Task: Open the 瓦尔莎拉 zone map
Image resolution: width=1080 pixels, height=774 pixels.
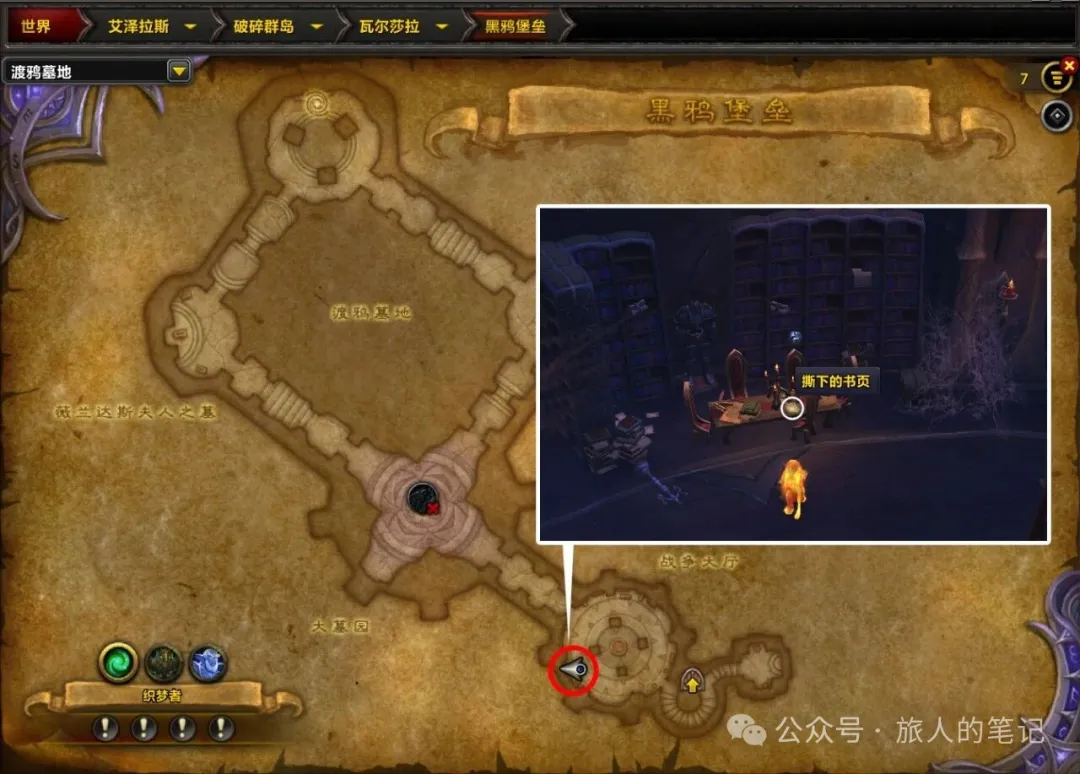Action: coord(389,26)
